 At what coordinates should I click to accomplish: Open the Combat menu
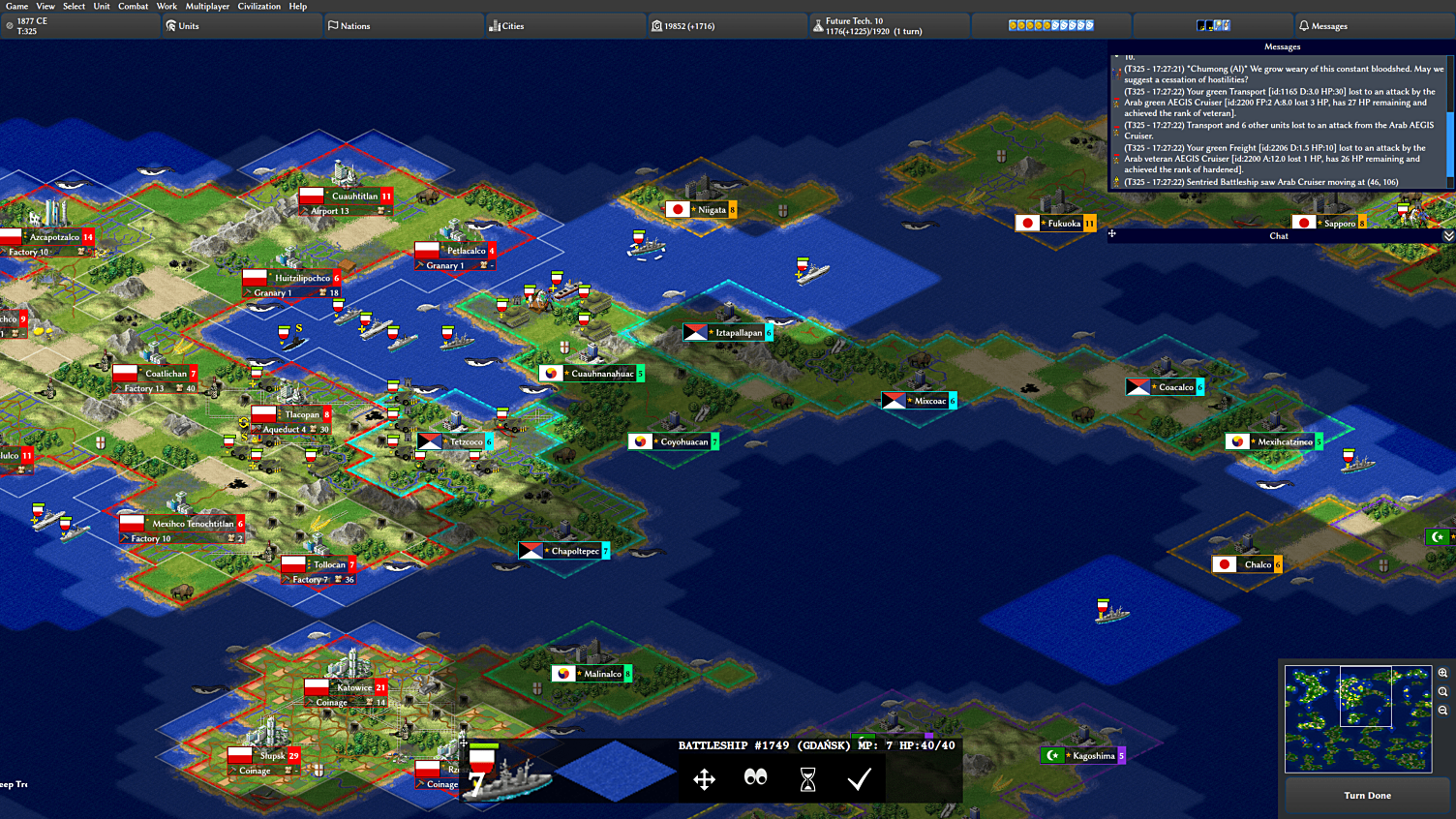pyautogui.click(x=133, y=5)
